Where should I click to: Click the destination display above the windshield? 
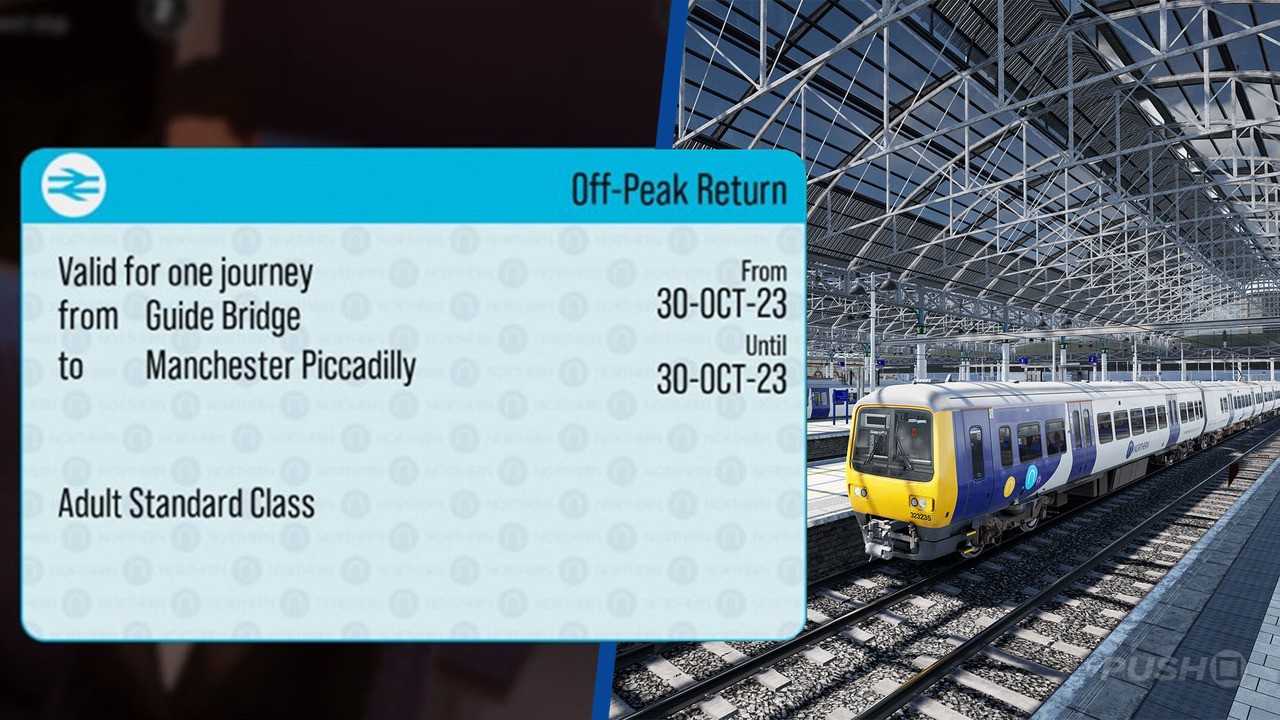coord(876,419)
